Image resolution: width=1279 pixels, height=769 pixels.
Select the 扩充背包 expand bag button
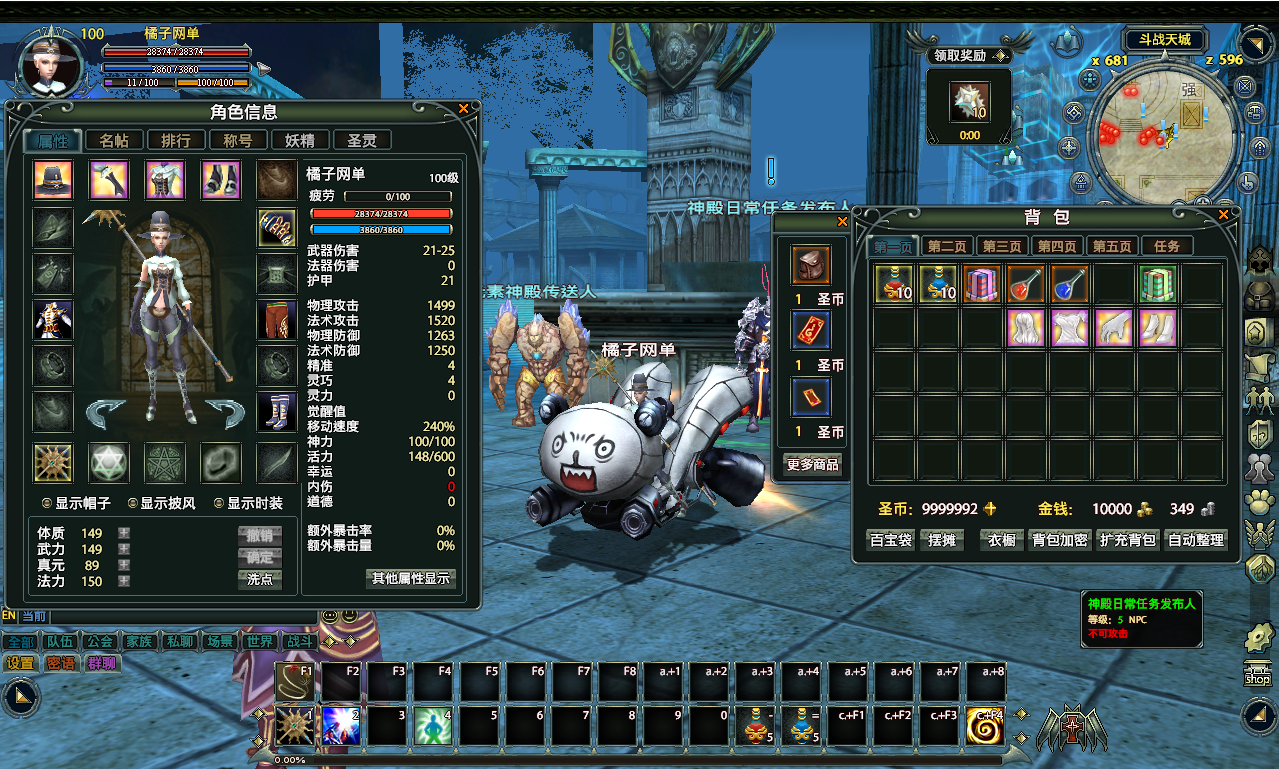(1128, 540)
